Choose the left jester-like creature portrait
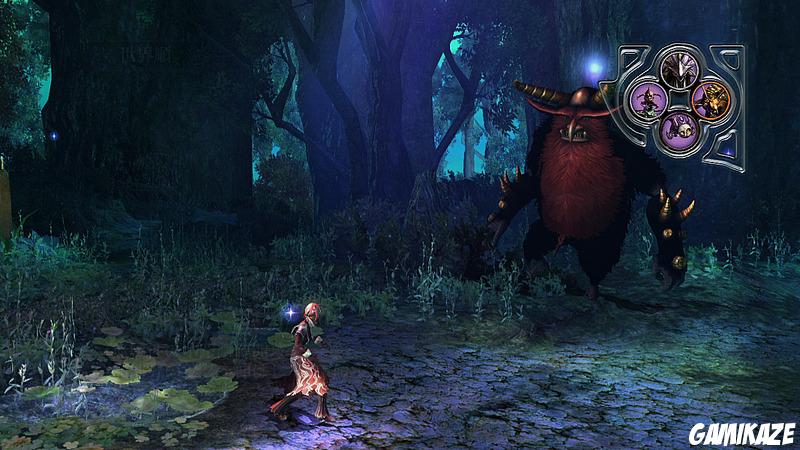Screen dimensions: 800x450 point(649,100)
